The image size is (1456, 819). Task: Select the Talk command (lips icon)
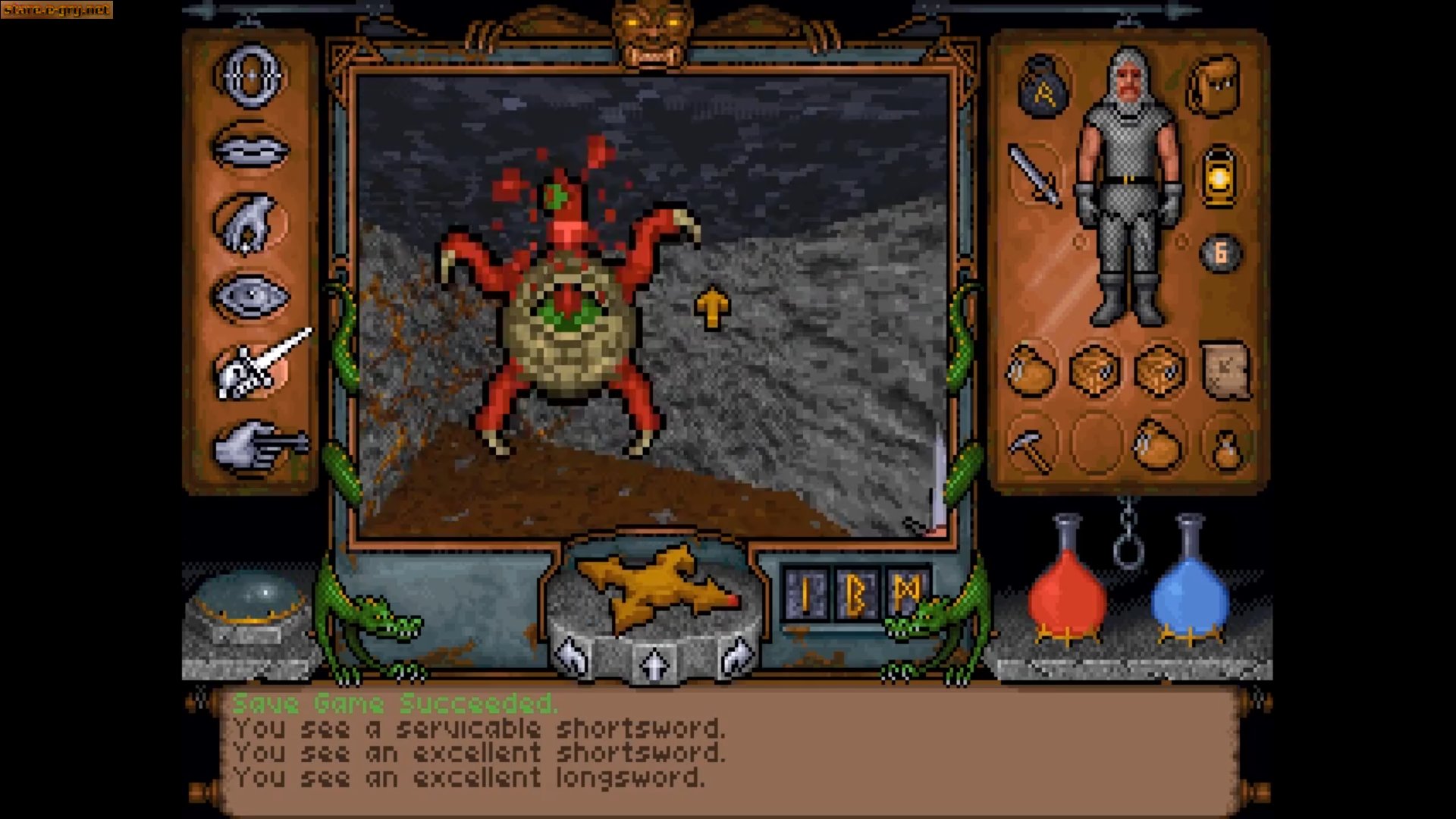(x=253, y=149)
